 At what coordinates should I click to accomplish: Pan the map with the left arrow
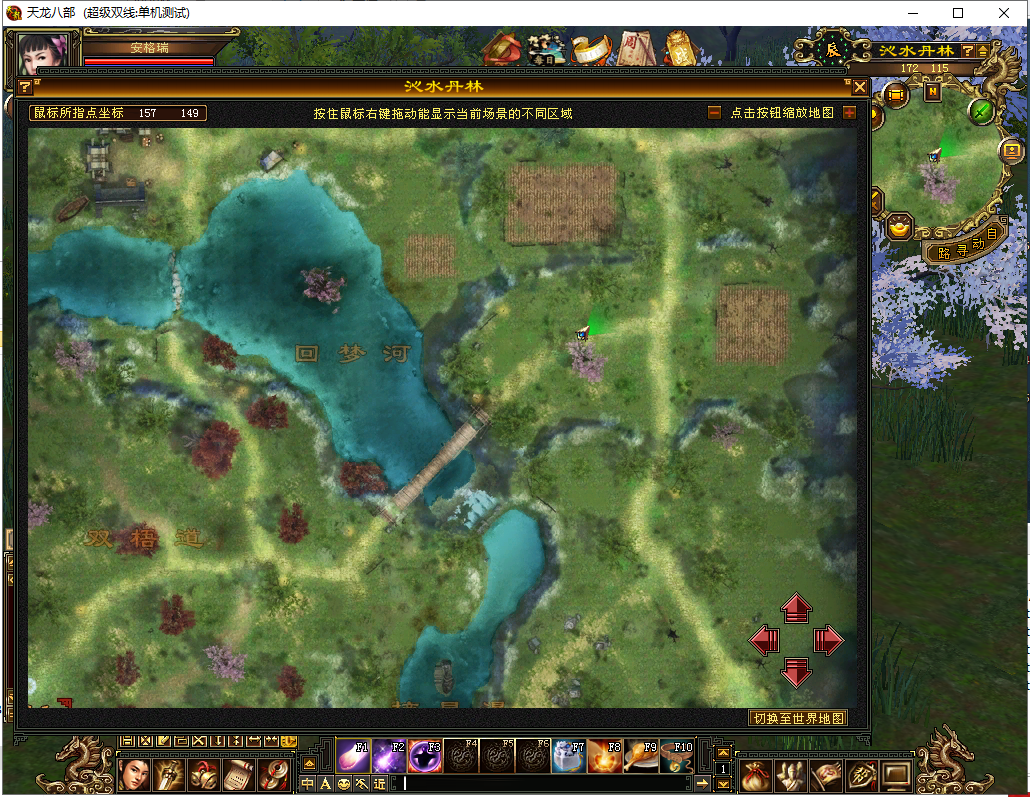[764, 640]
